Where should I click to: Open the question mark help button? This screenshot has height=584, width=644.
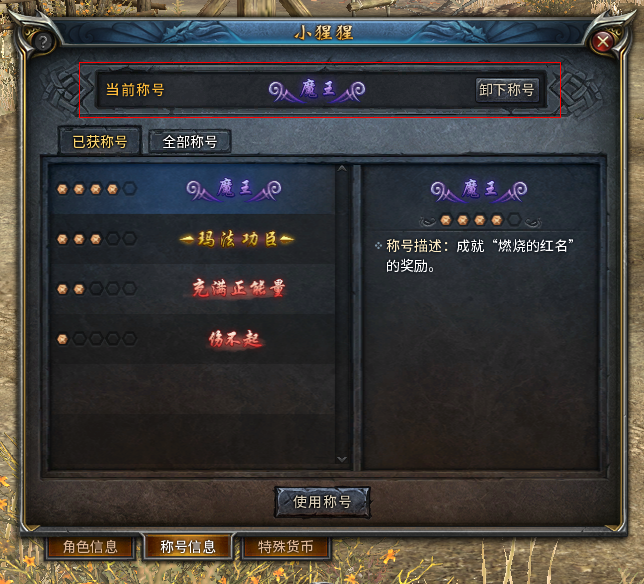tap(43, 42)
